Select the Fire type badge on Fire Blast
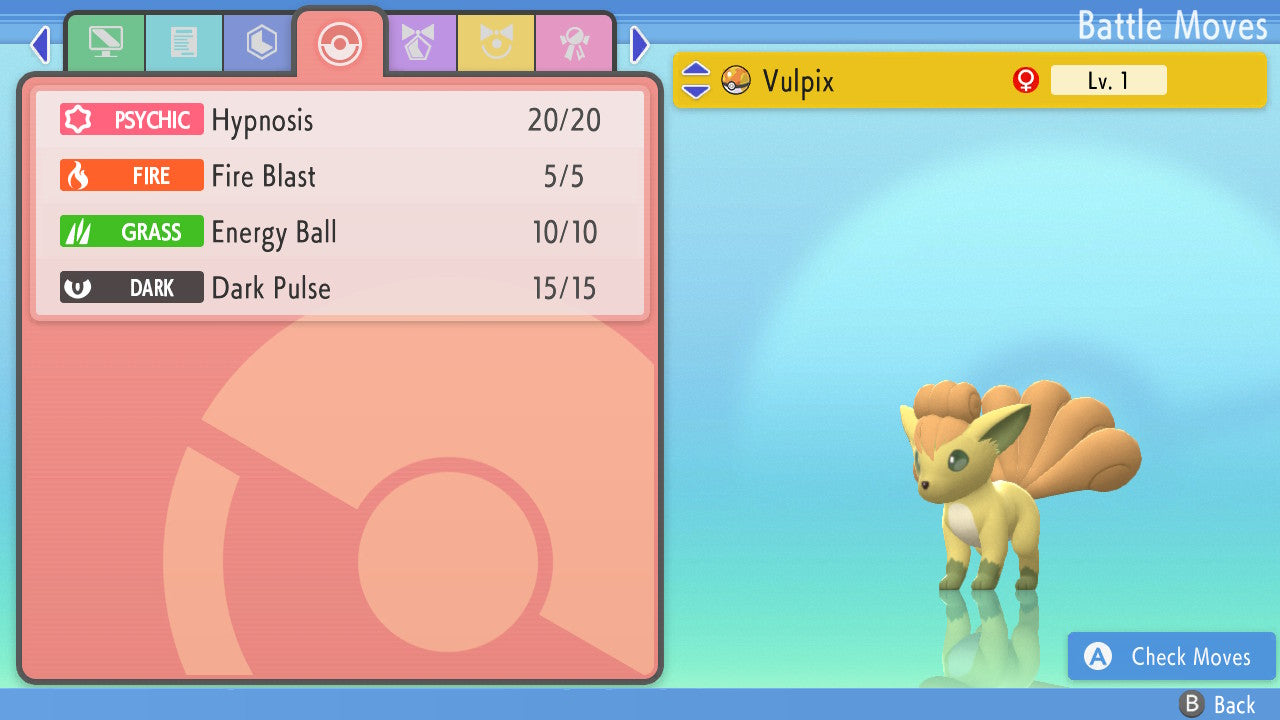Viewport: 1280px width, 720px height. (131, 175)
